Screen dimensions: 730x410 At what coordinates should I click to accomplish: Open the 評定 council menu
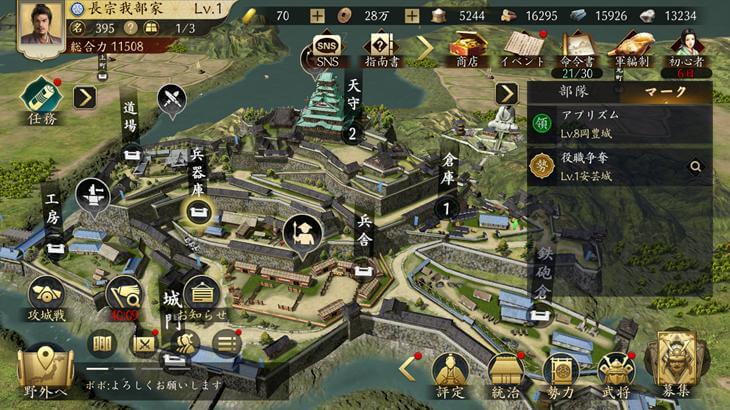449,374
